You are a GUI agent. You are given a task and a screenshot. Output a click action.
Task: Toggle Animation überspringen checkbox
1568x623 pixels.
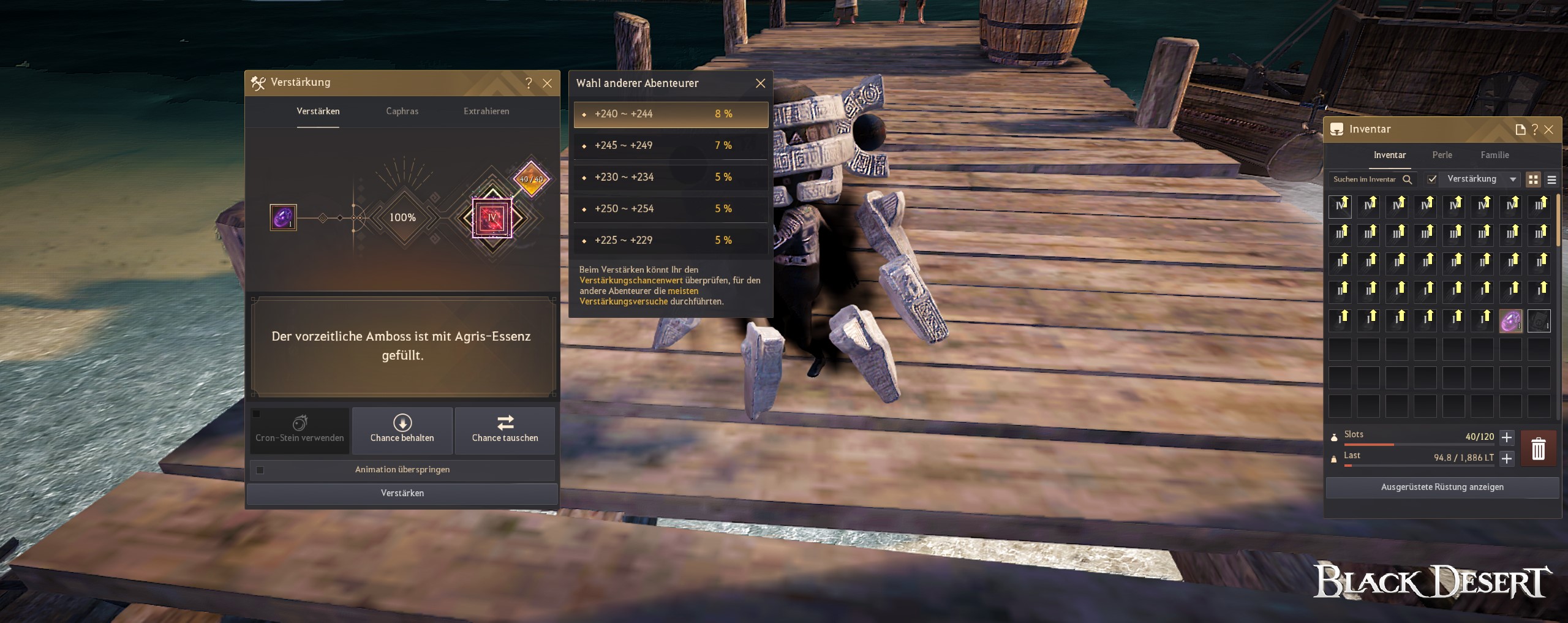tap(260, 470)
